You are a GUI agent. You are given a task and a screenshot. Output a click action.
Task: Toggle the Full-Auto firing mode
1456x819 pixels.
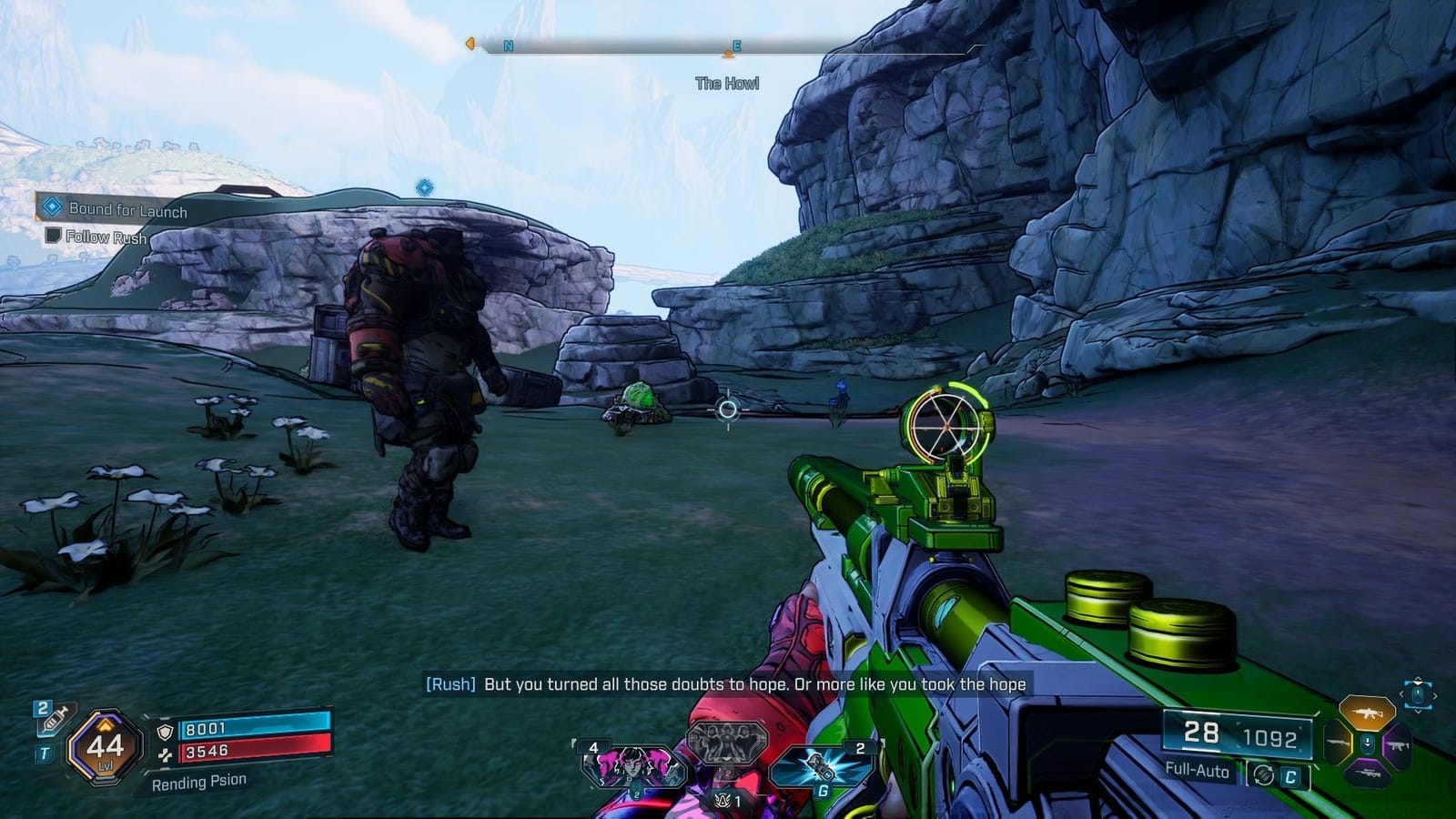(x=1197, y=771)
